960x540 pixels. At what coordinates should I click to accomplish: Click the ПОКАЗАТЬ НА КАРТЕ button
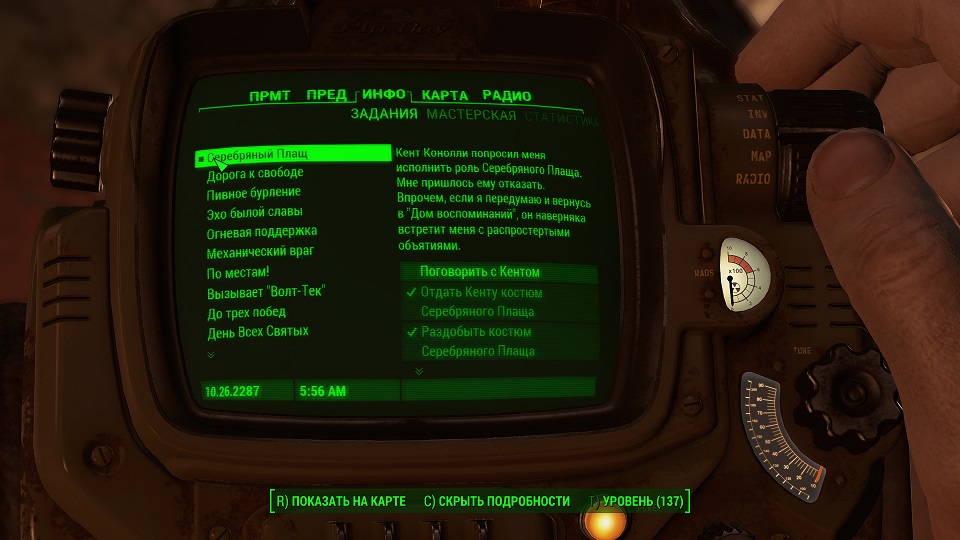(x=341, y=500)
